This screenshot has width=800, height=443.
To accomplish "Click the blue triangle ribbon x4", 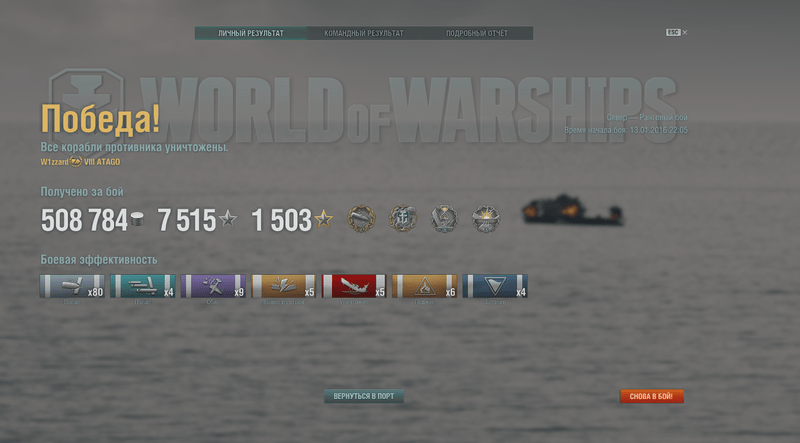I will 496,287.
